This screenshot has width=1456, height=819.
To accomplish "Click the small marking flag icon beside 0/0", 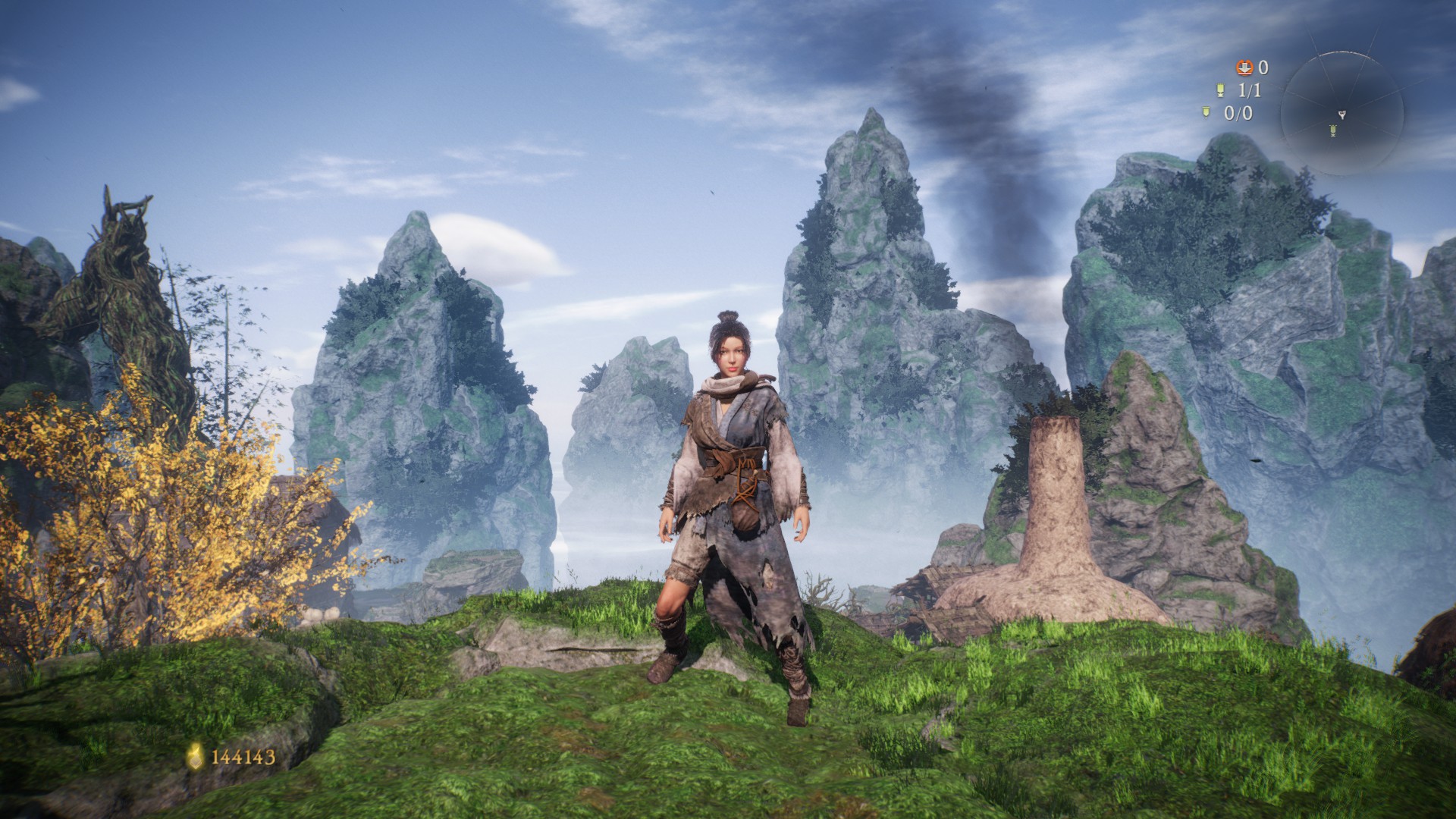I will (1207, 113).
